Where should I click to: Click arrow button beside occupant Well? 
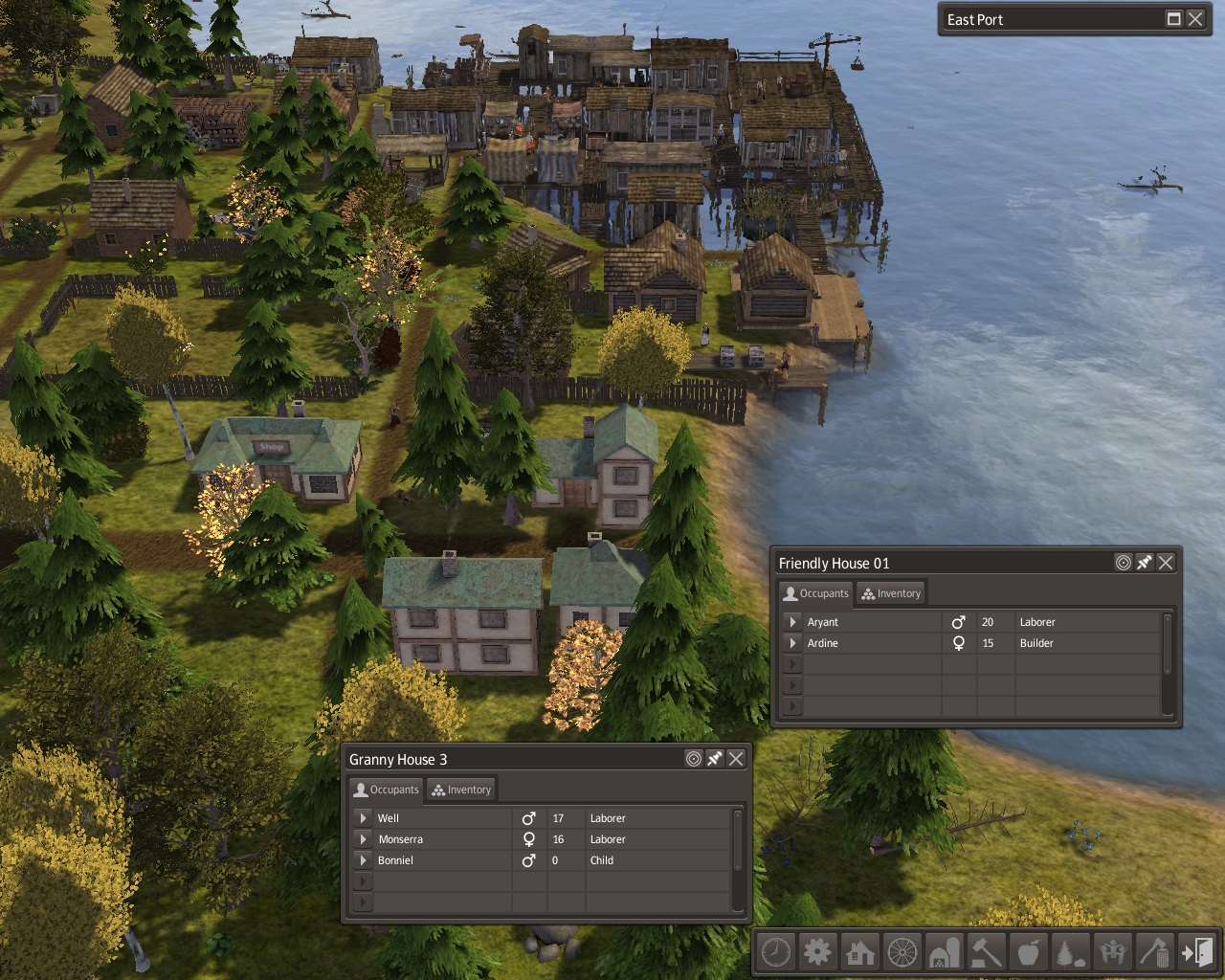[x=363, y=818]
